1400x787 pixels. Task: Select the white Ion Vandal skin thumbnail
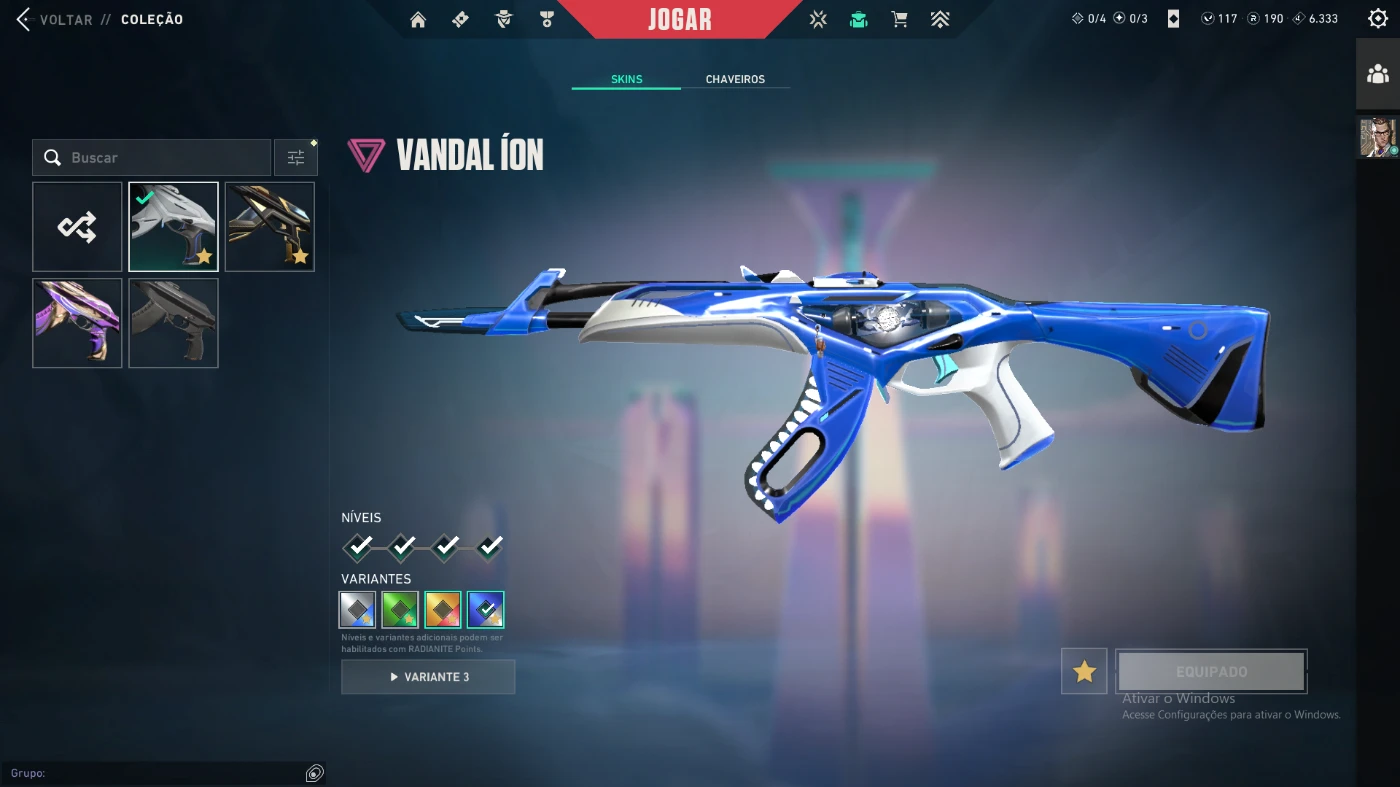[173, 227]
